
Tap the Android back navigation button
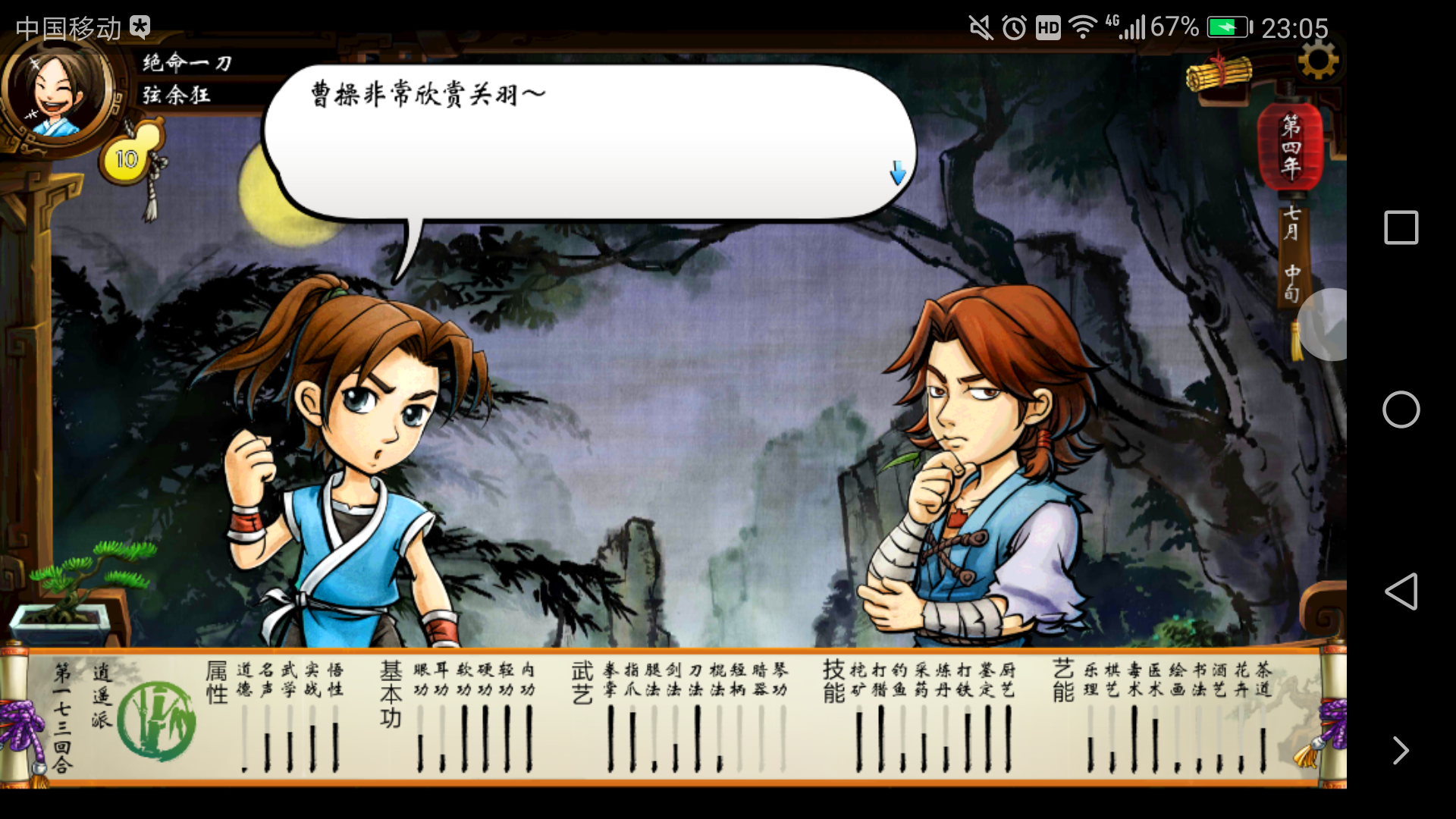click(x=1401, y=591)
